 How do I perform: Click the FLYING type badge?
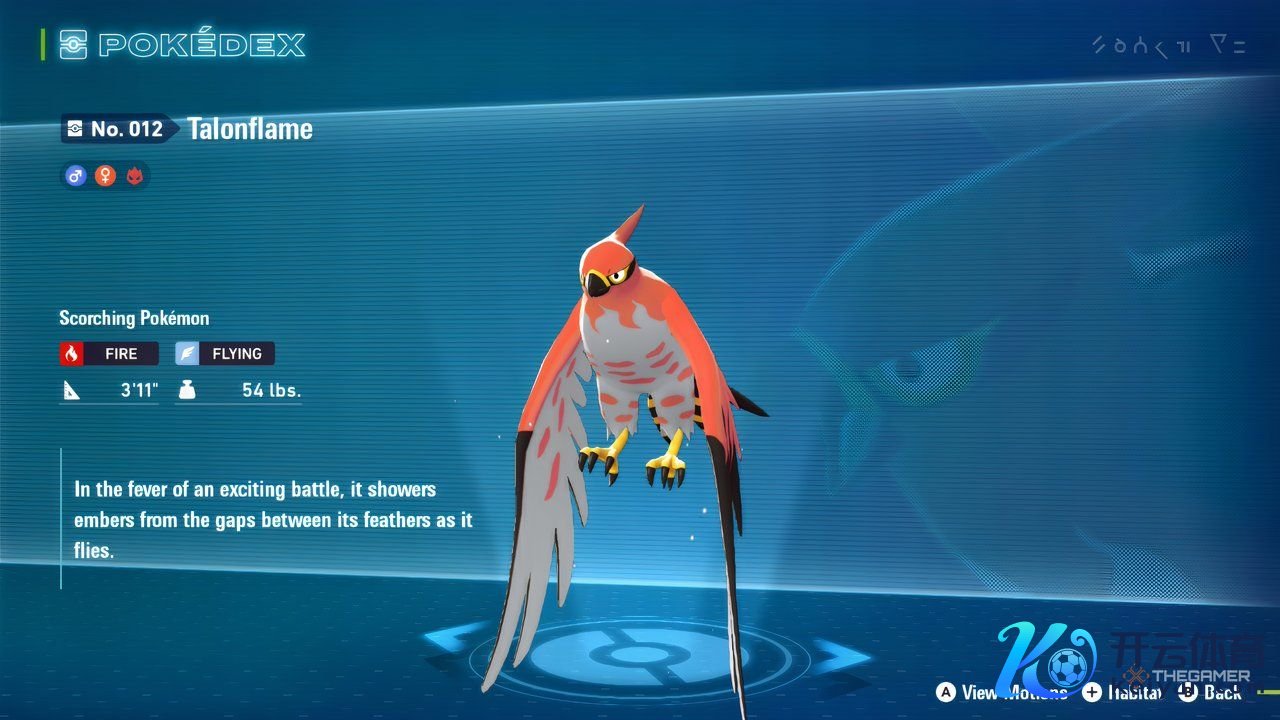pos(225,353)
